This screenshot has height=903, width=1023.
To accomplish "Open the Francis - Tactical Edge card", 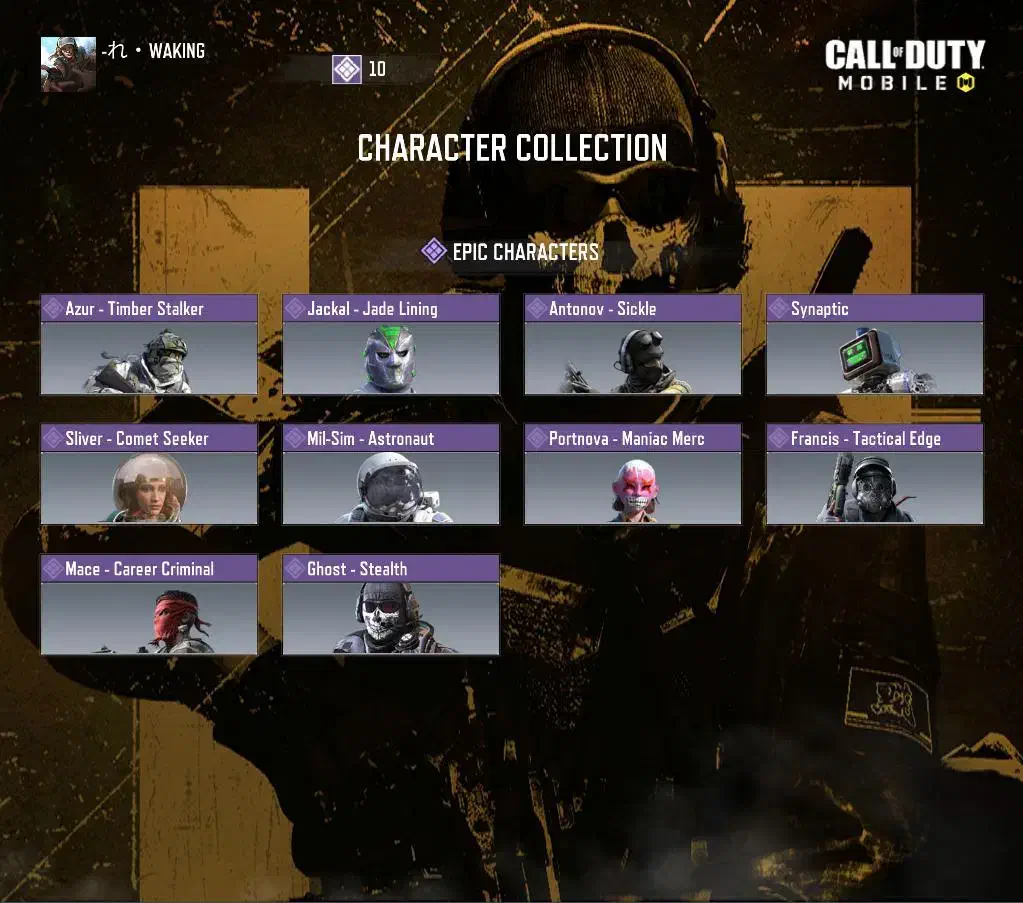I will tap(875, 475).
